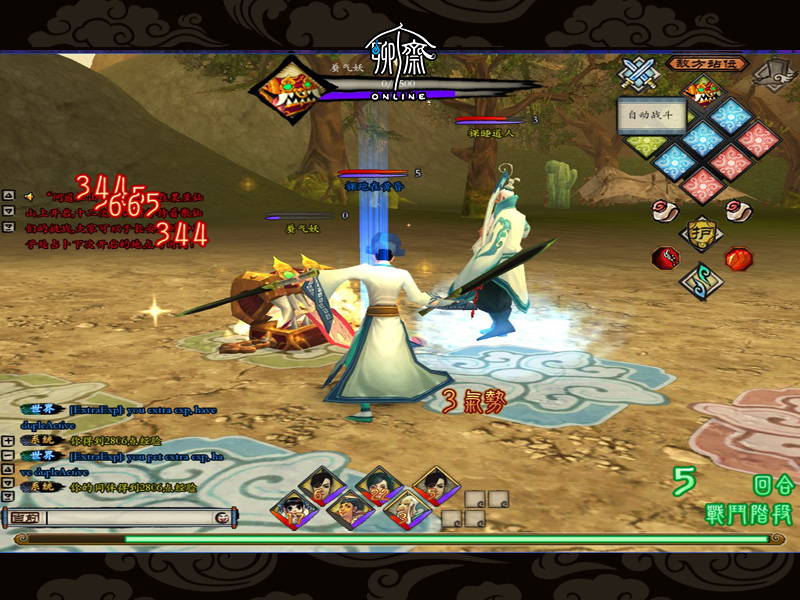
Task: Expand chat log with plus button
Action: 8,441
